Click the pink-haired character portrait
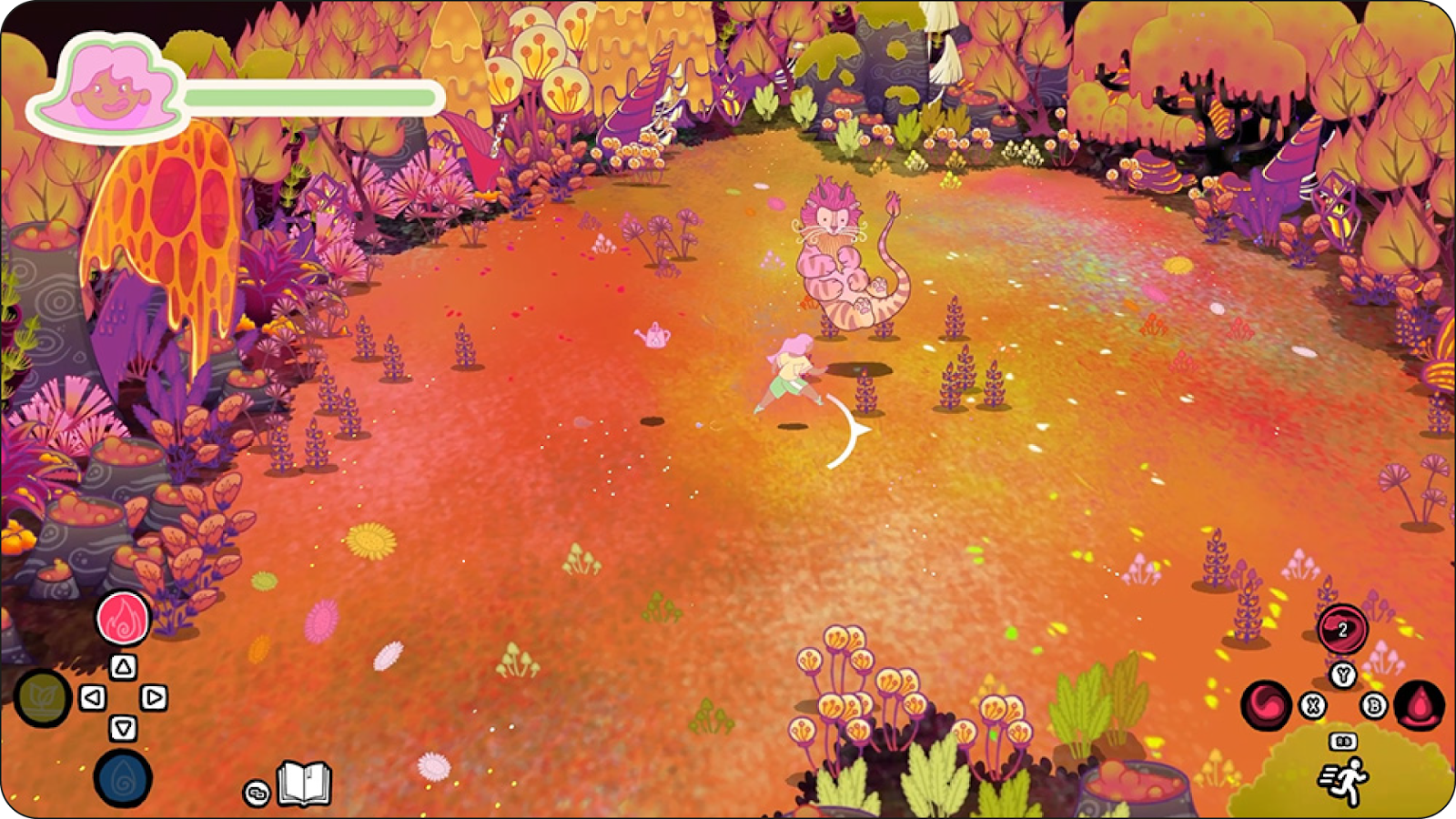 tap(108, 90)
